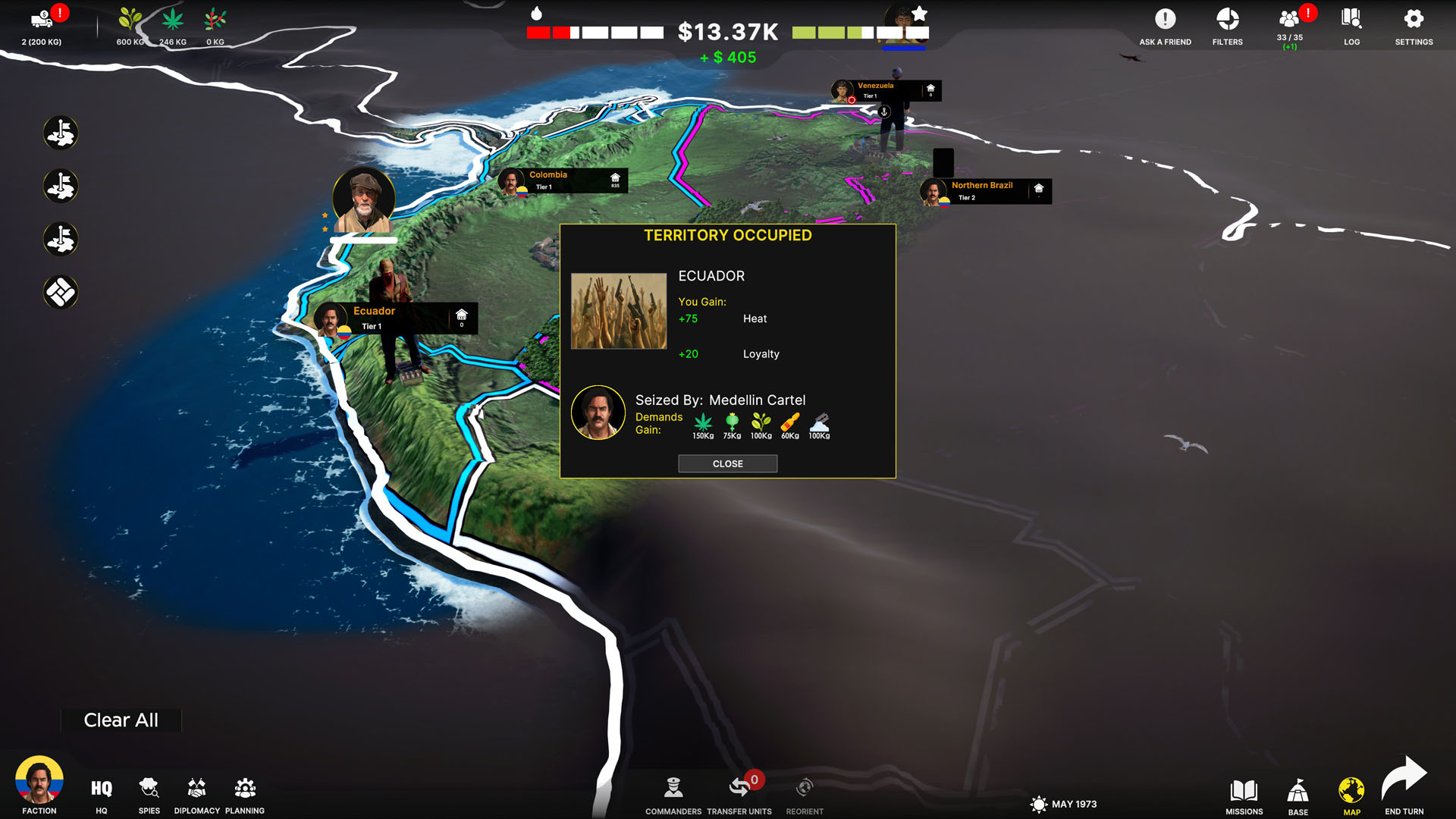
Task: Select the Commanders icon in the bottom bar
Action: pyautogui.click(x=672, y=789)
